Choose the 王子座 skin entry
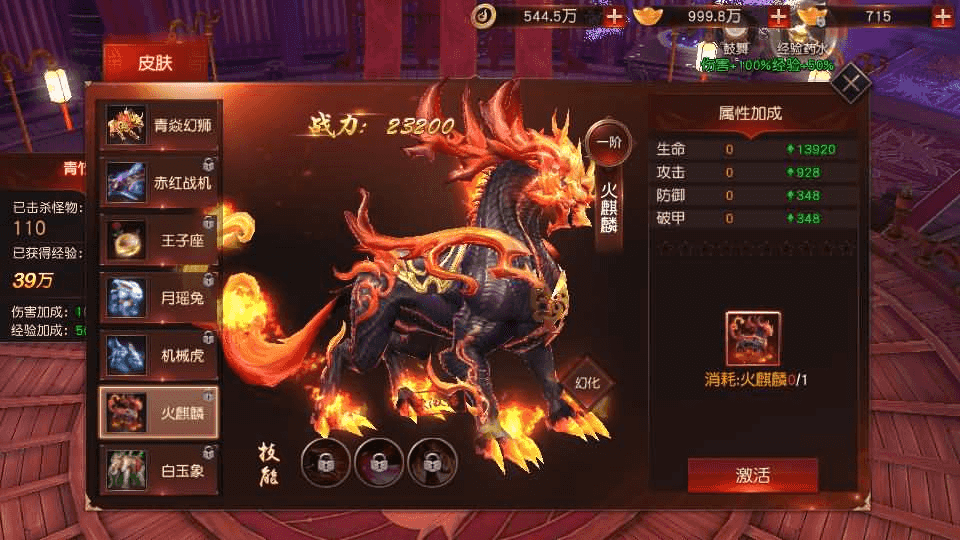The width and height of the screenshot is (960, 540). [161, 240]
